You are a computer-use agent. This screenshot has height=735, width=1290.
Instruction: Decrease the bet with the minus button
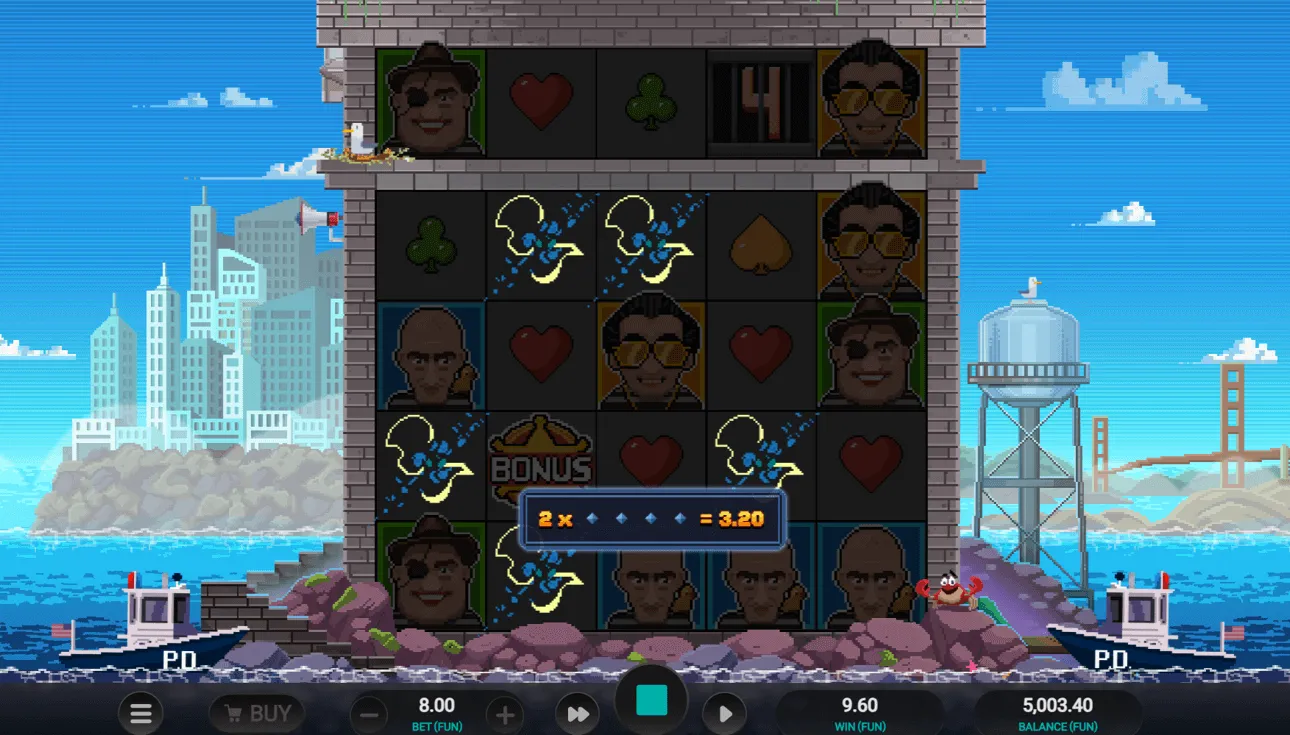tap(369, 713)
